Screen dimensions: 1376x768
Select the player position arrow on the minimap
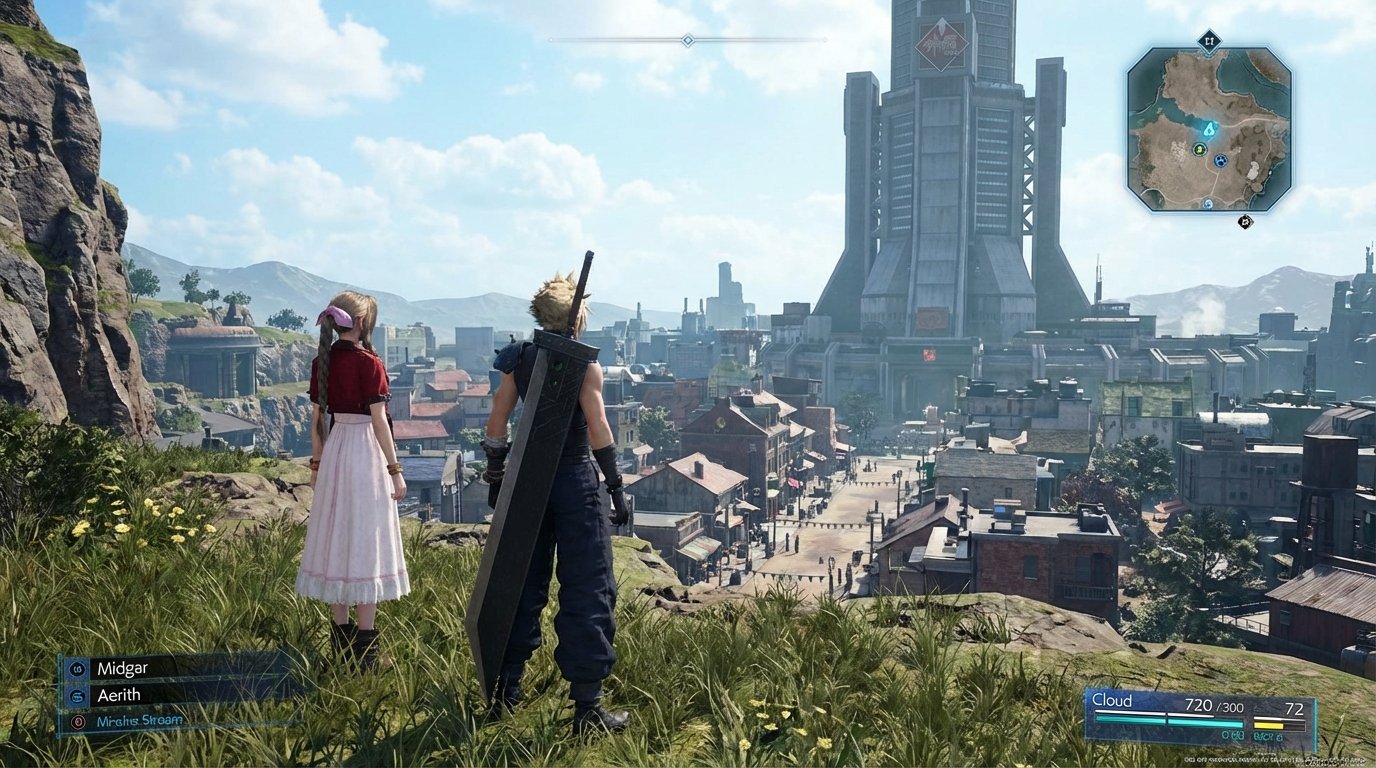coord(1210,129)
